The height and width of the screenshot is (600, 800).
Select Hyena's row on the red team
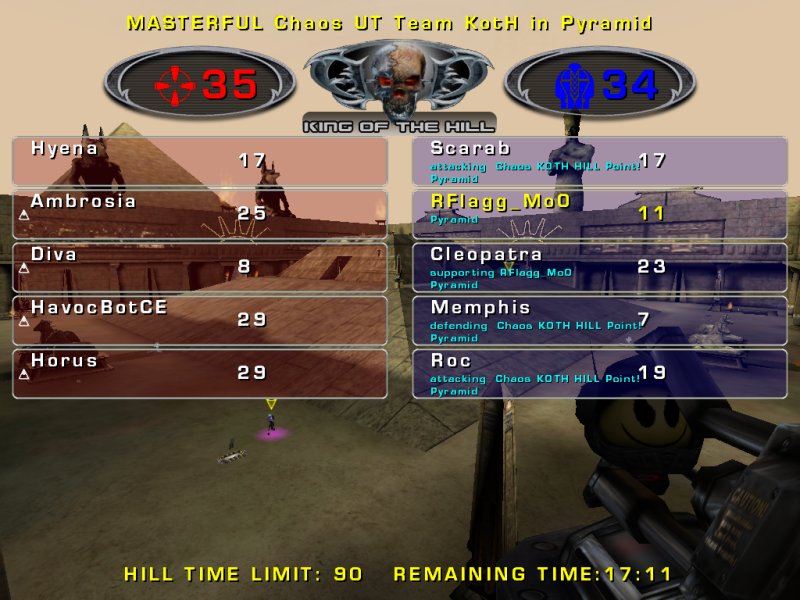click(200, 161)
